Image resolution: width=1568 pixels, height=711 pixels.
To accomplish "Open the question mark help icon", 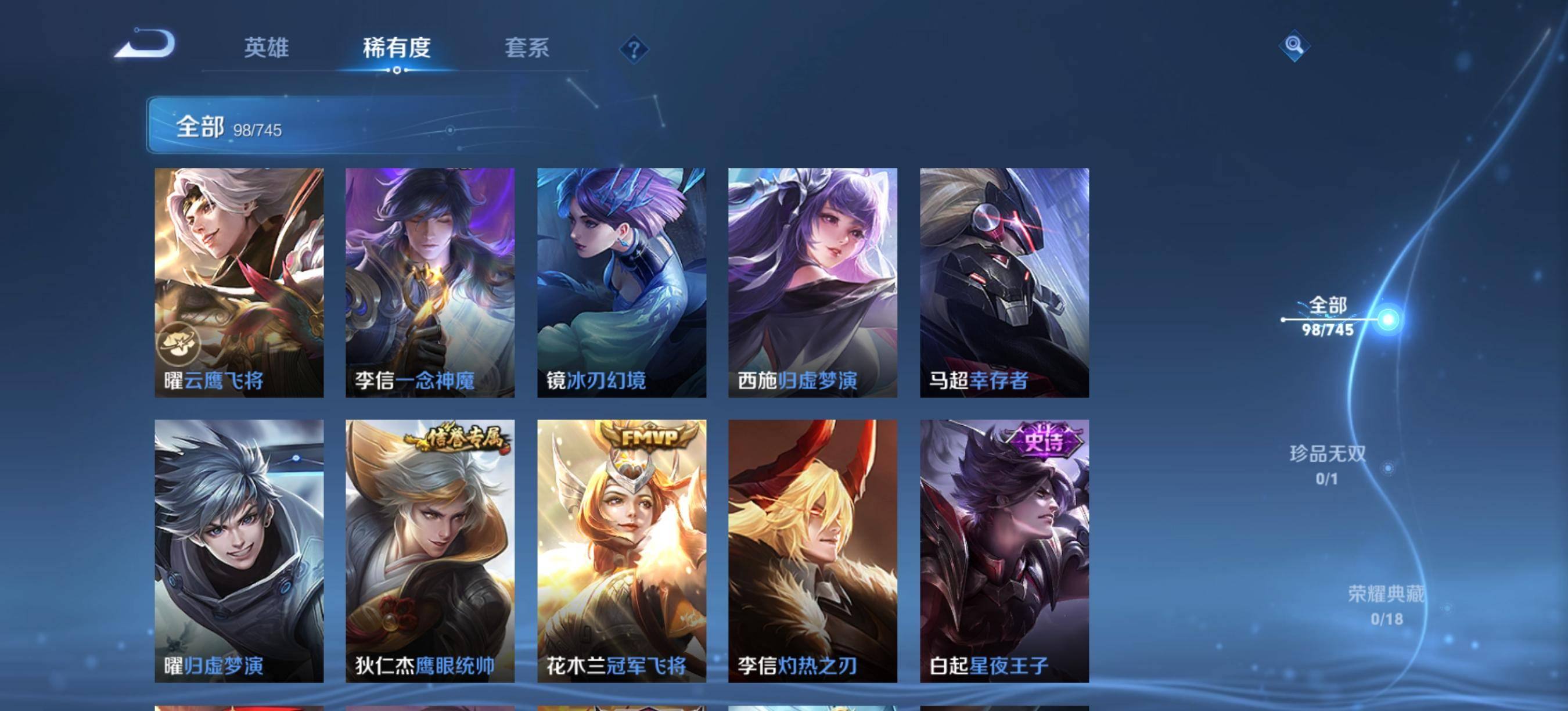I will click(x=634, y=49).
